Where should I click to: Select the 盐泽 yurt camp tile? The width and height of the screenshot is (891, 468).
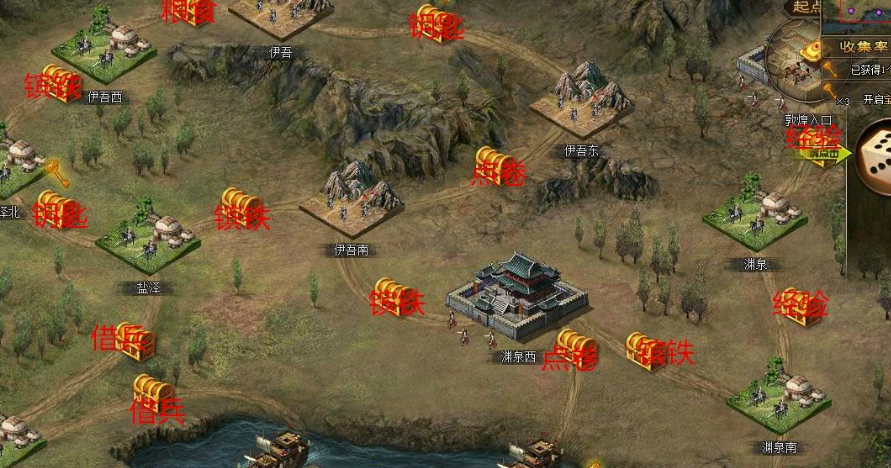(x=148, y=238)
